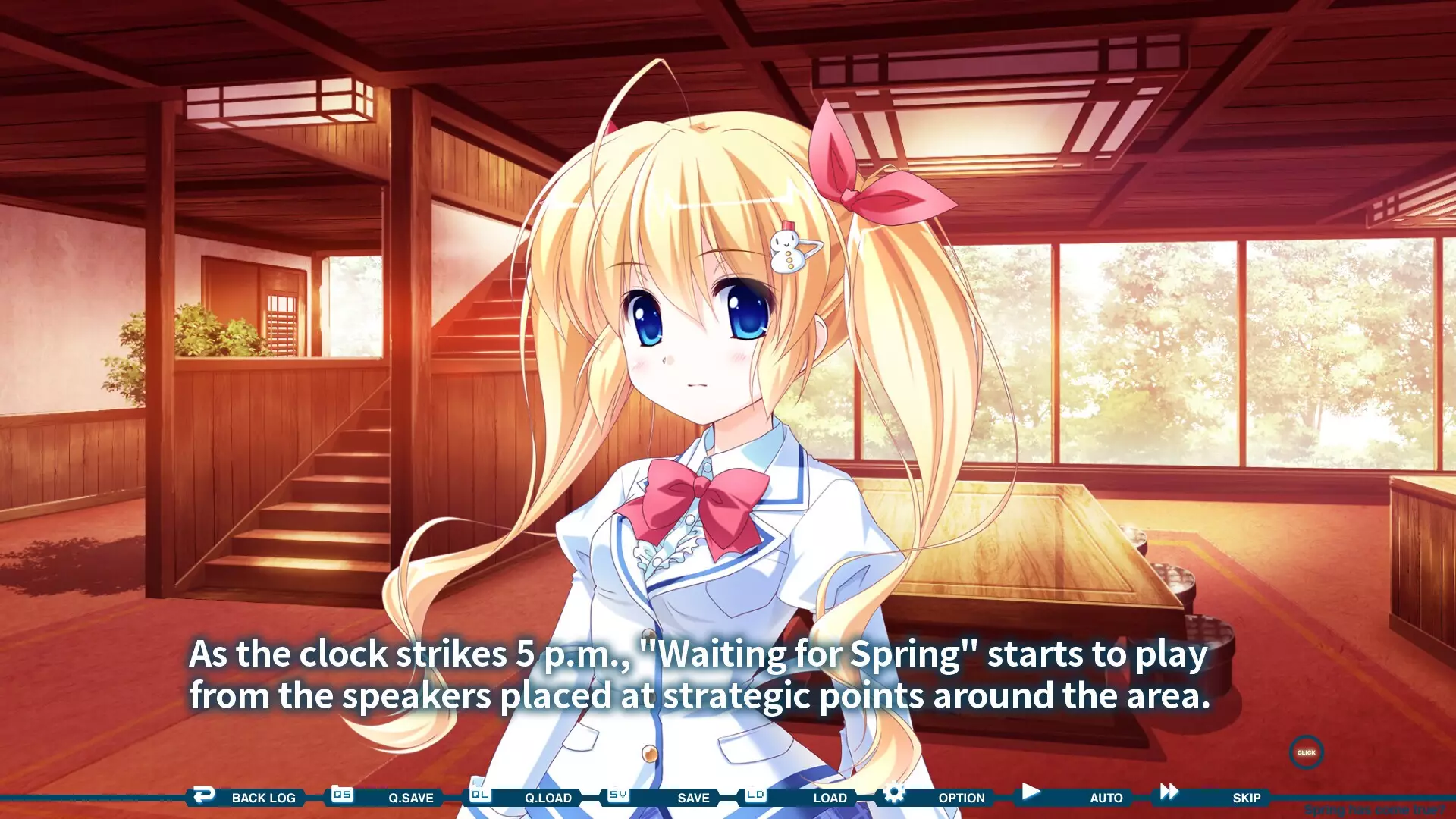This screenshot has height=819, width=1456.
Task: Select the curved return arrow Back Log icon
Action: click(x=205, y=793)
